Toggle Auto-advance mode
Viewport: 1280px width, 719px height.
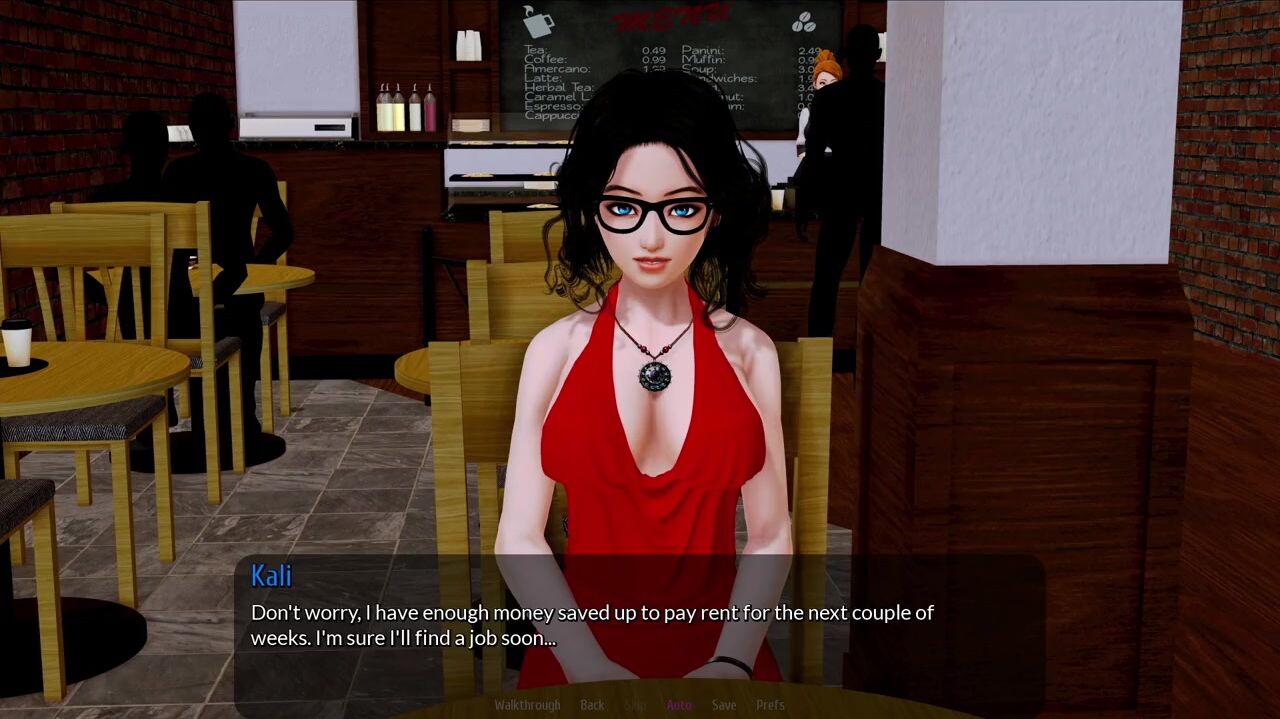click(679, 705)
